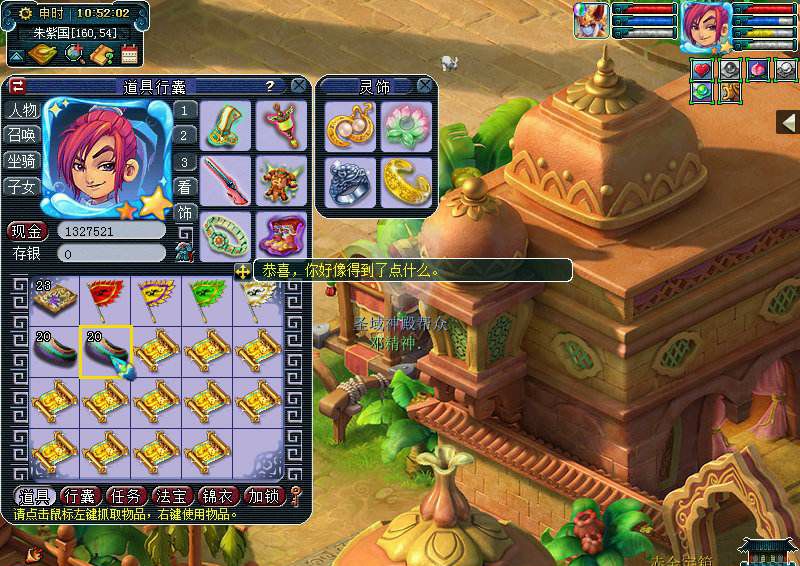800x566 pixels.
Task: Click the equipped green hat slot
Action: 225,123
